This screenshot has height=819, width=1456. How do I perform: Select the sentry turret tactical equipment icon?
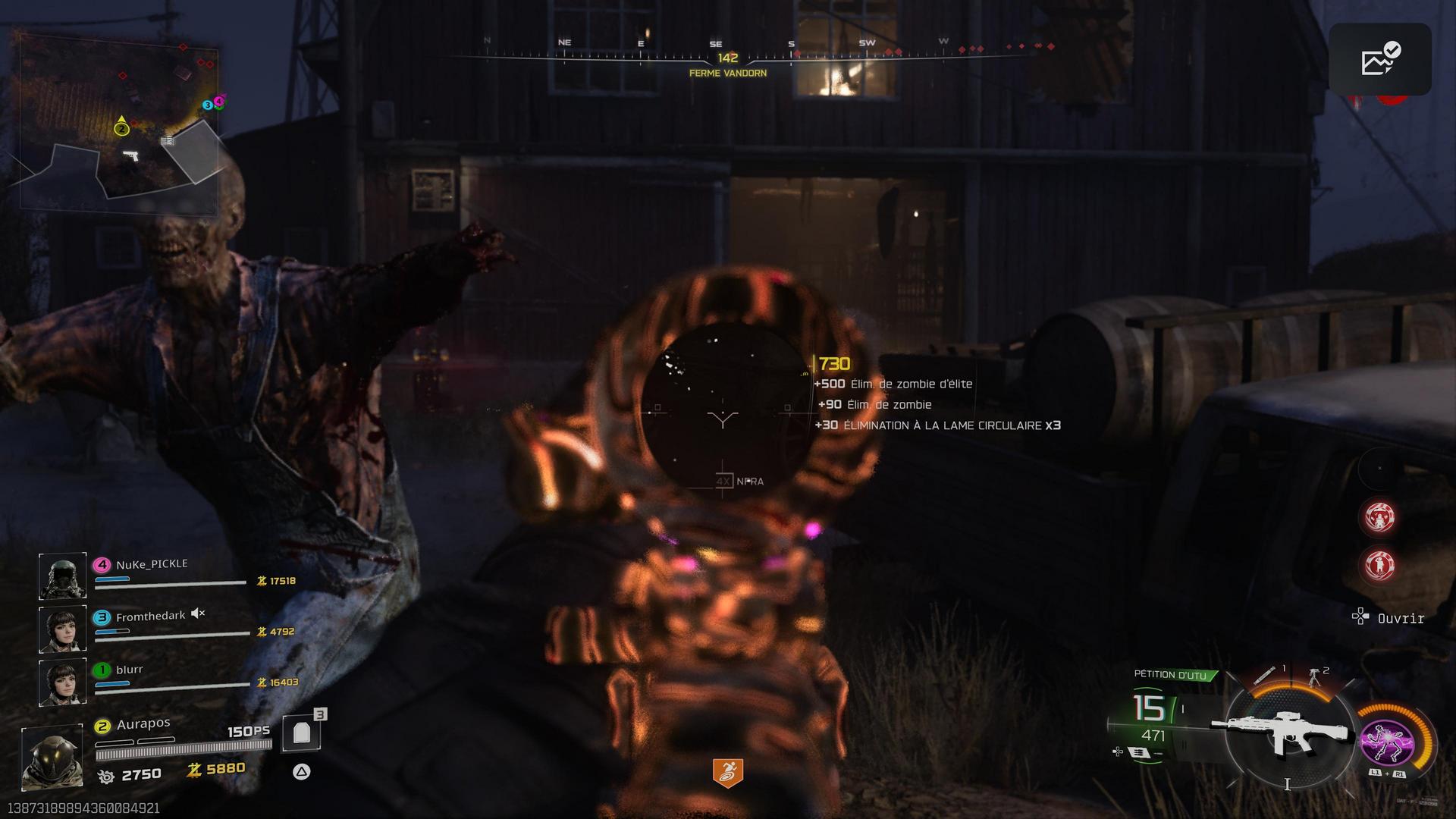tap(1314, 676)
